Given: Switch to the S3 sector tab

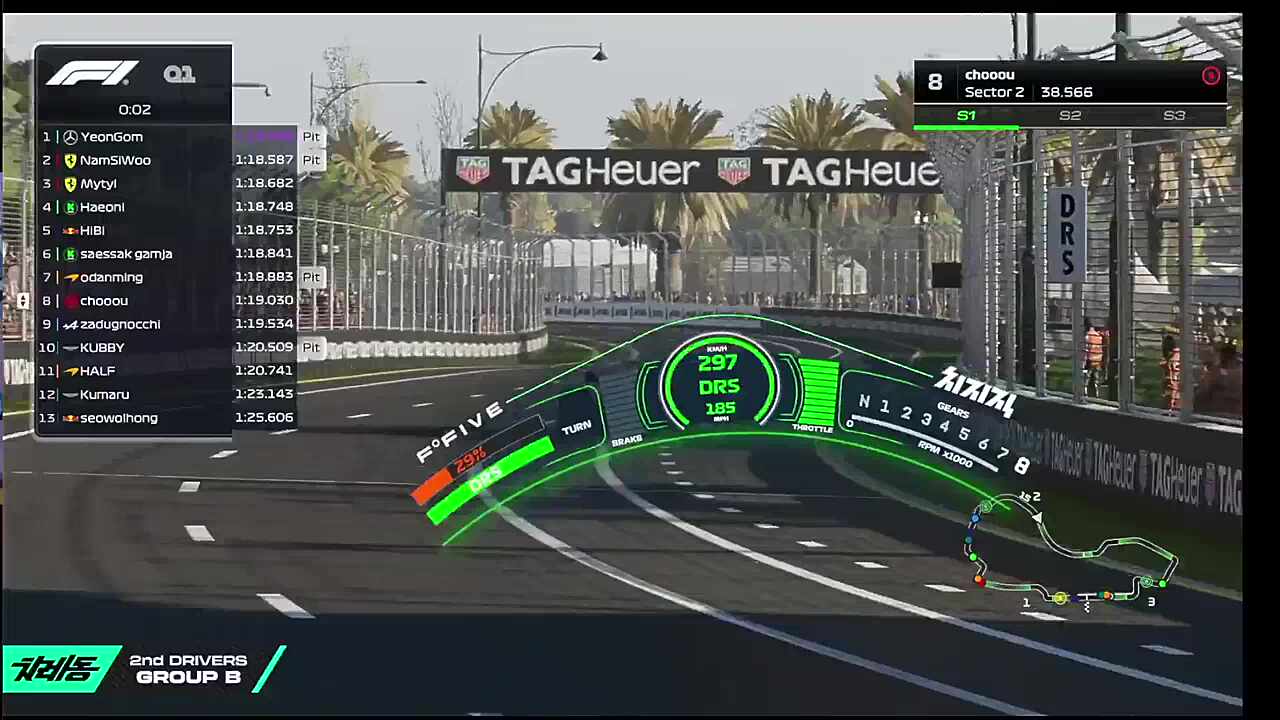Looking at the screenshot, I should click(x=1174, y=116).
